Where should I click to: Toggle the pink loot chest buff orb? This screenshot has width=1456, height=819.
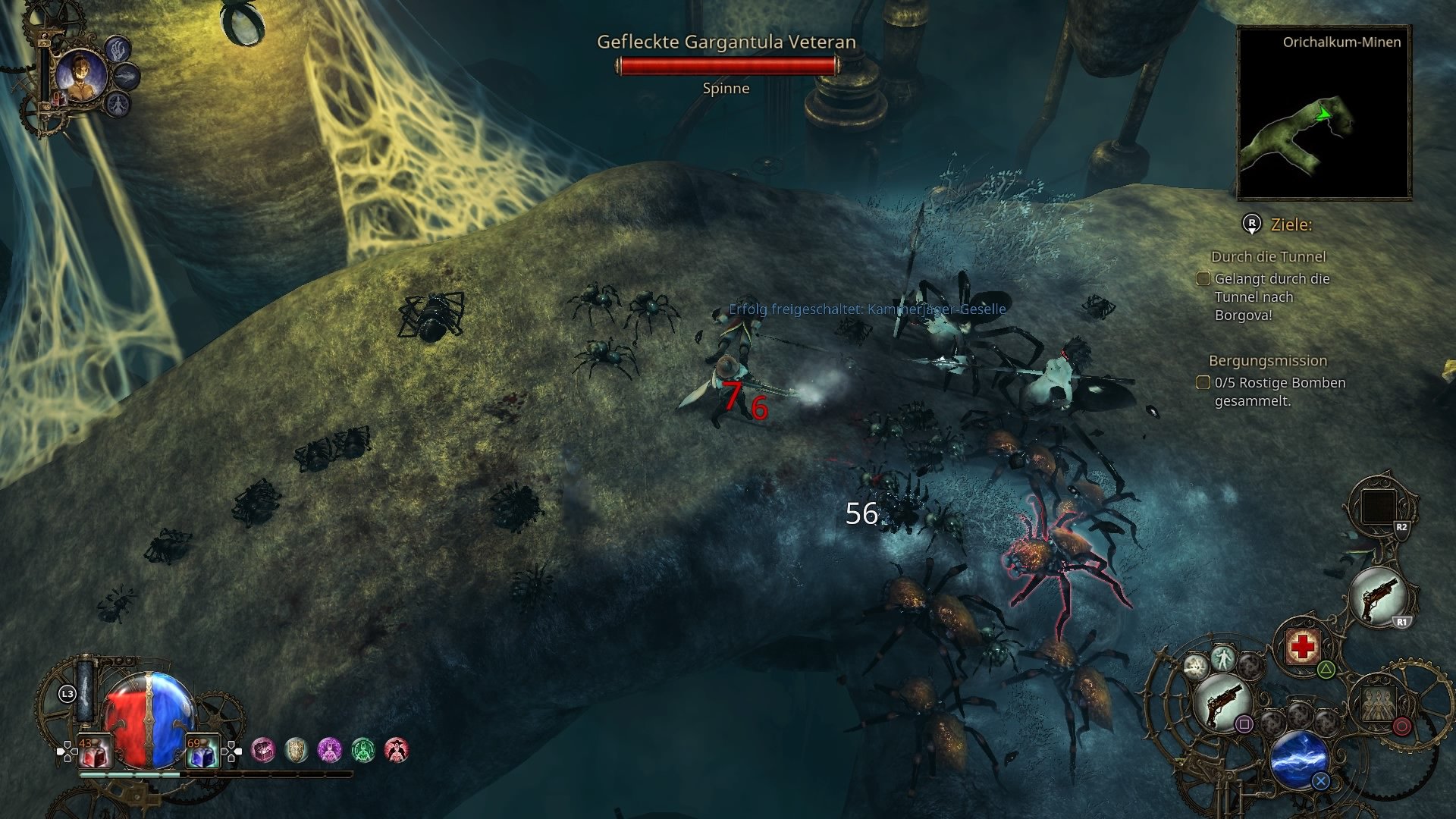pos(263,749)
